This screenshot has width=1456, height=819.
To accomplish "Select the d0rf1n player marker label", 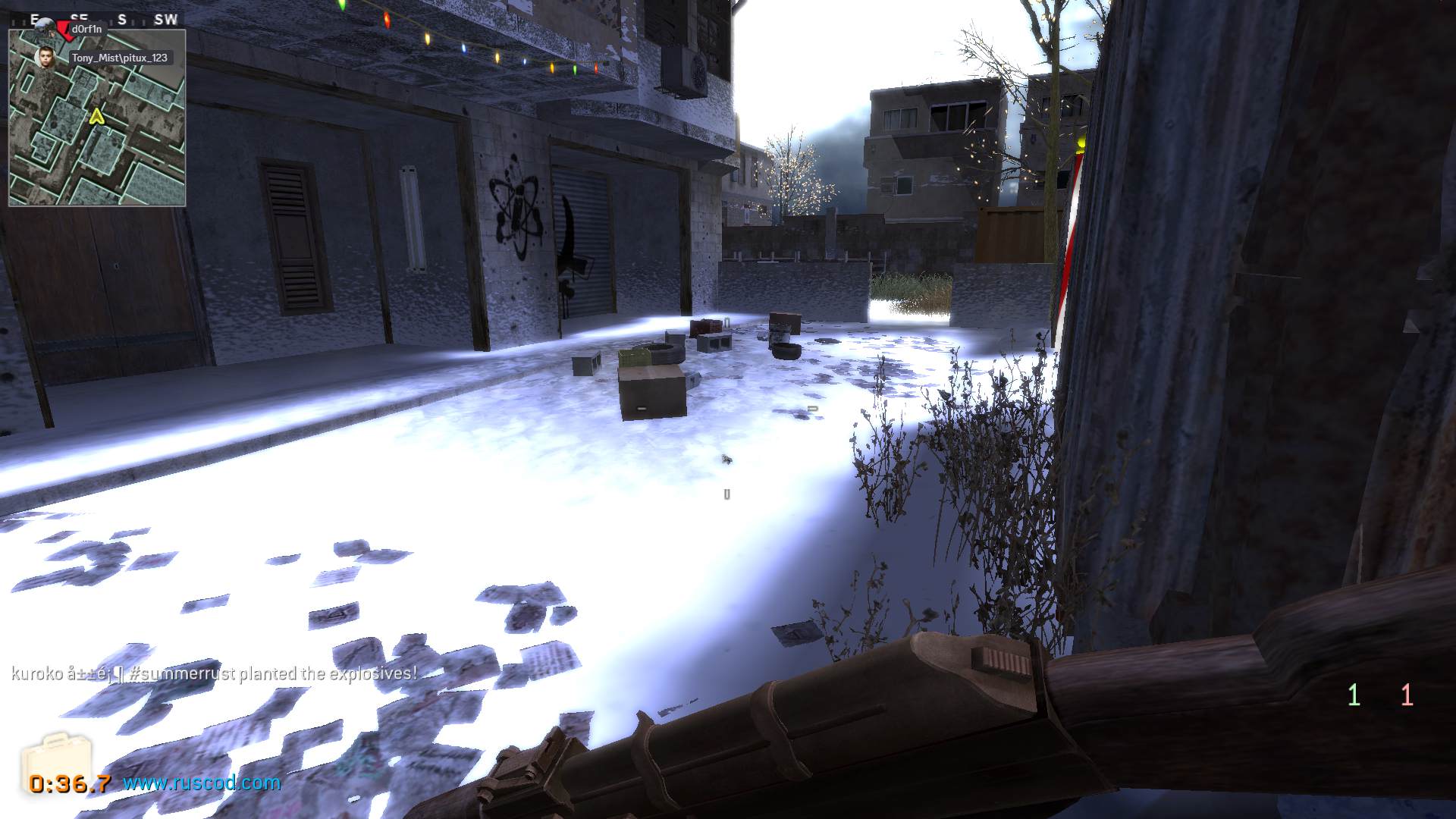I will pyautogui.click(x=86, y=29).
